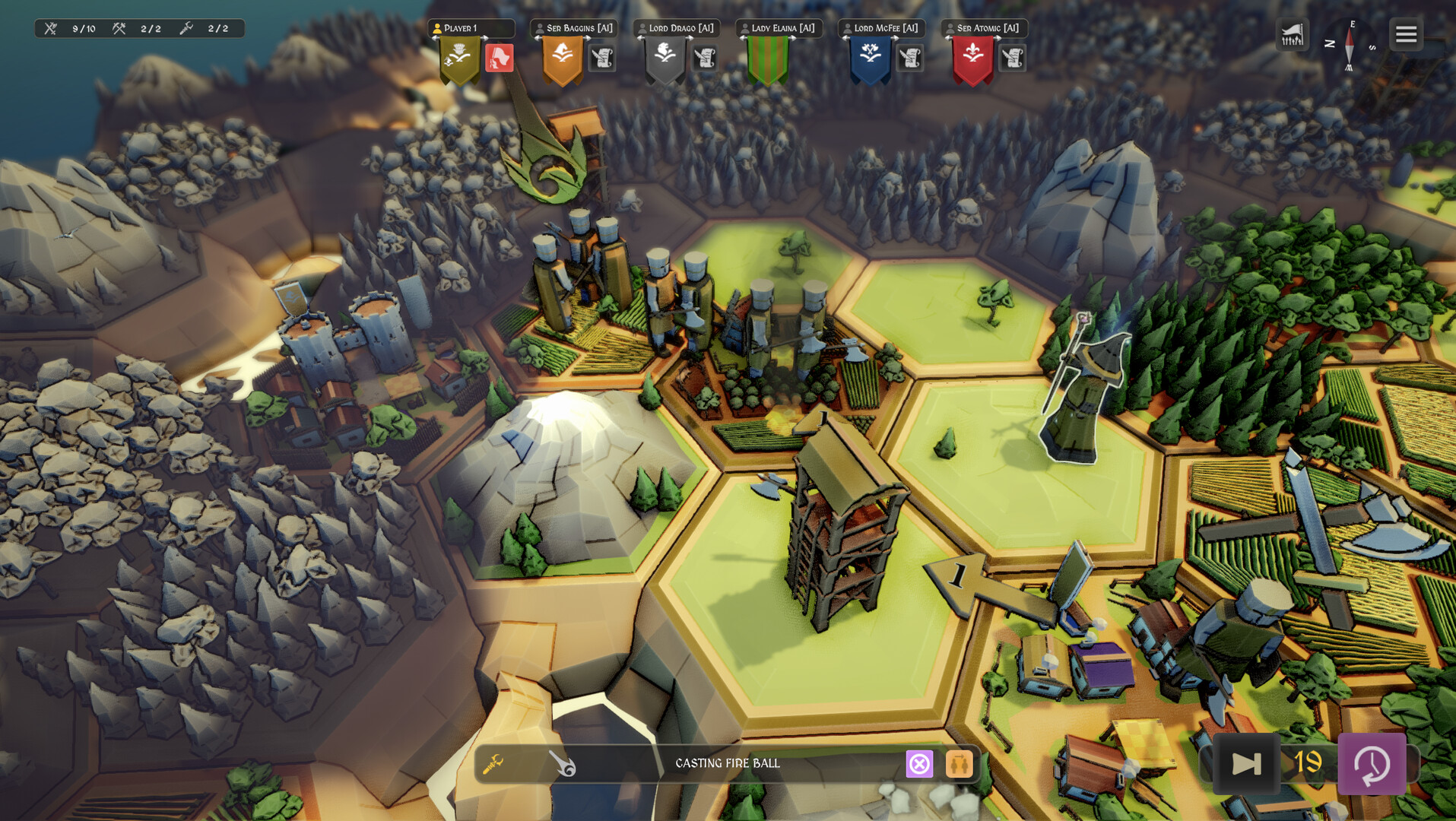The width and height of the screenshot is (1456, 821).
Task: Select Lord McFee's blue banner
Action: pyautogui.click(x=871, y=59)
